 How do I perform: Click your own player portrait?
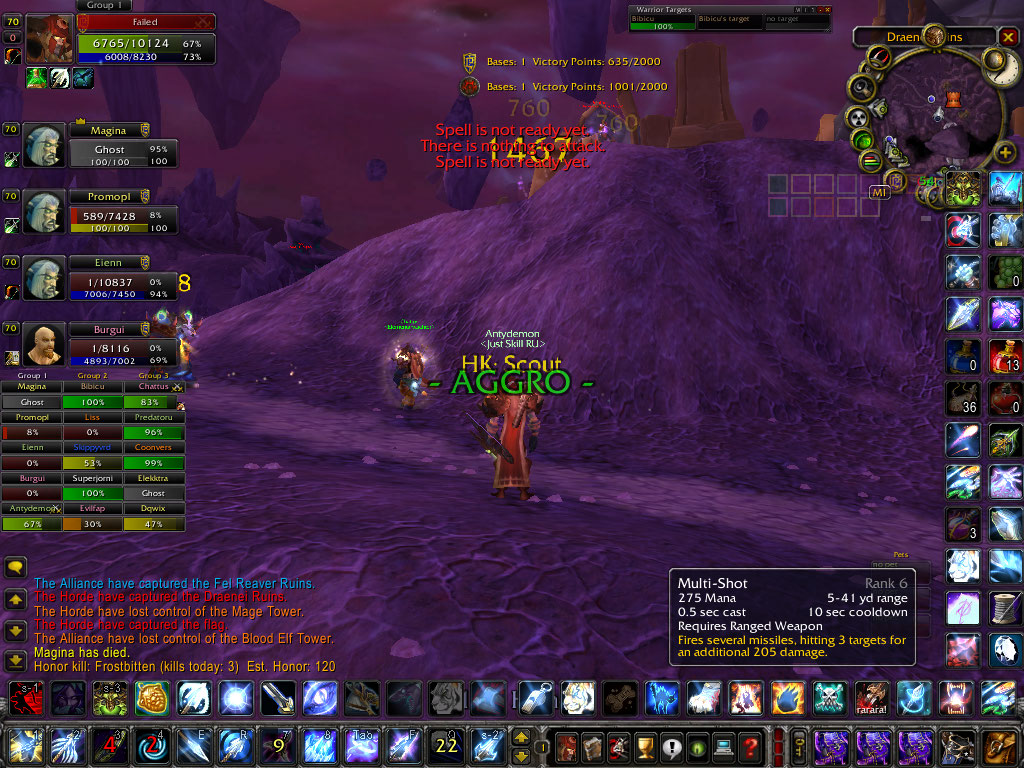49,39
